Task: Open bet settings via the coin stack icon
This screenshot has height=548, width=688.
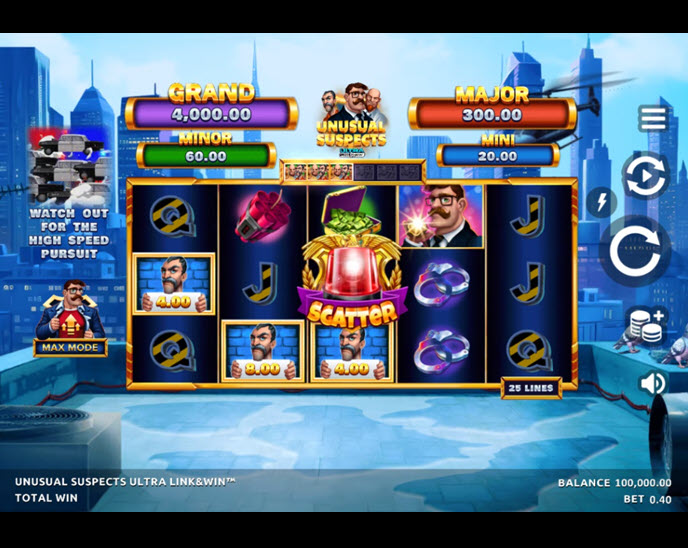Action: pyautogui.click(x=646, y=326)
